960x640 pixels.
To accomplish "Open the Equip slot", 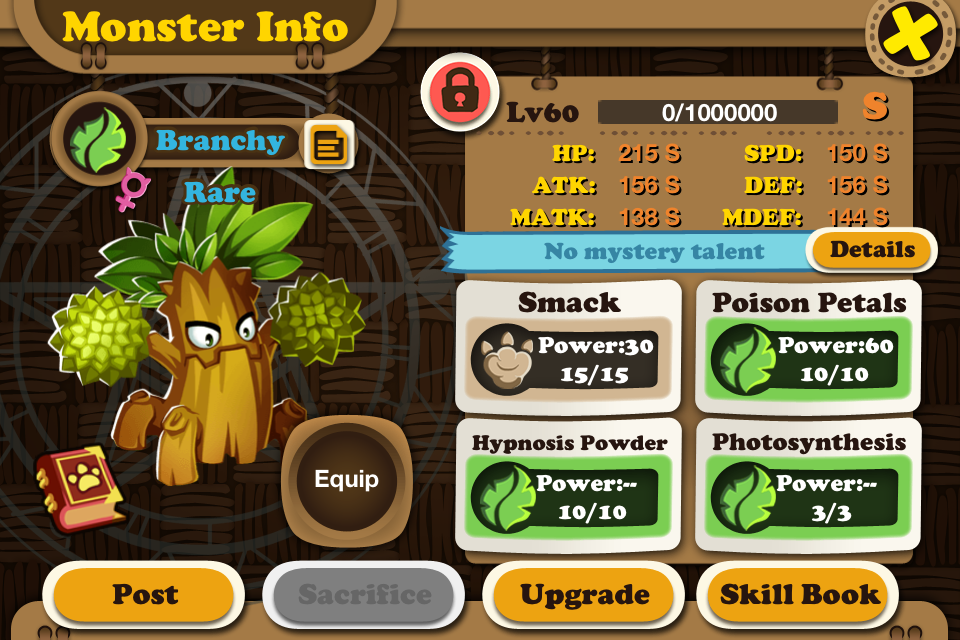I will 346,479.
